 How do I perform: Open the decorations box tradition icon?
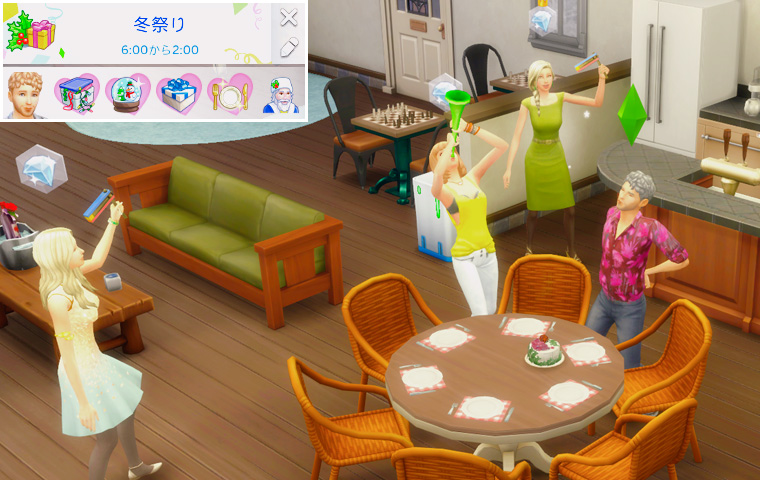pyautogui.click(x=76, y=94)
